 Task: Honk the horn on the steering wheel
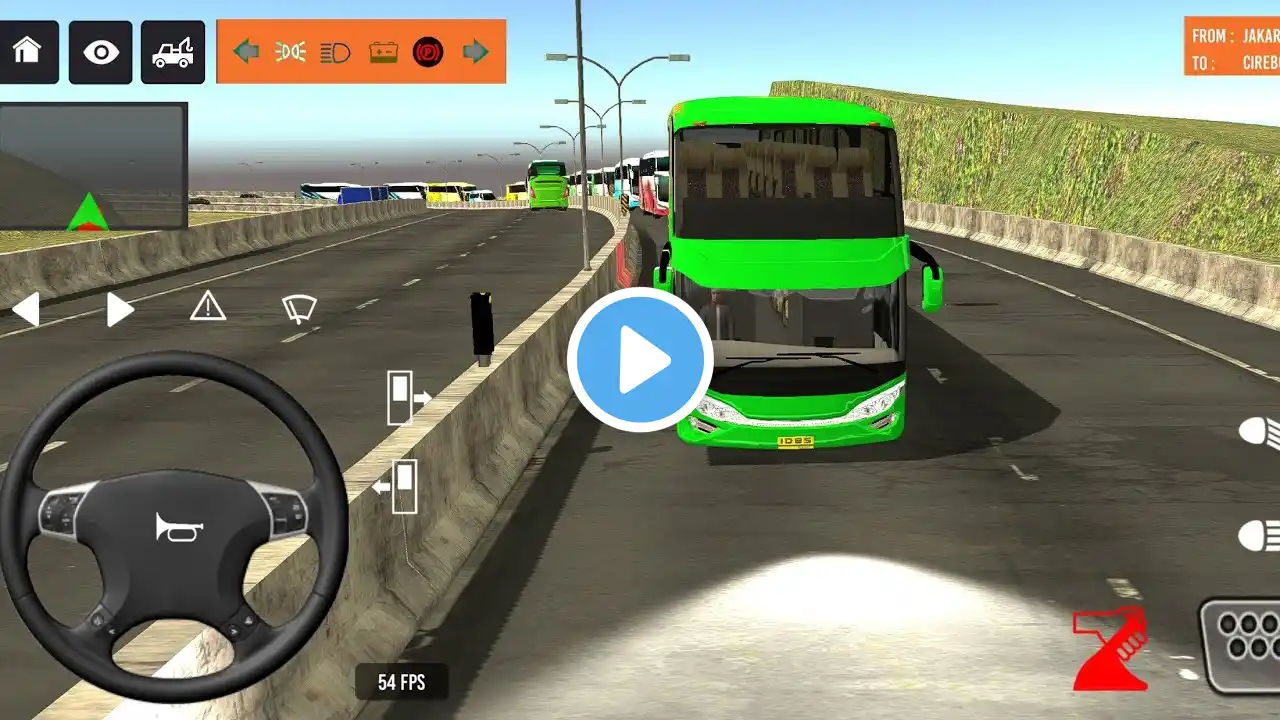tap(179, 527)
